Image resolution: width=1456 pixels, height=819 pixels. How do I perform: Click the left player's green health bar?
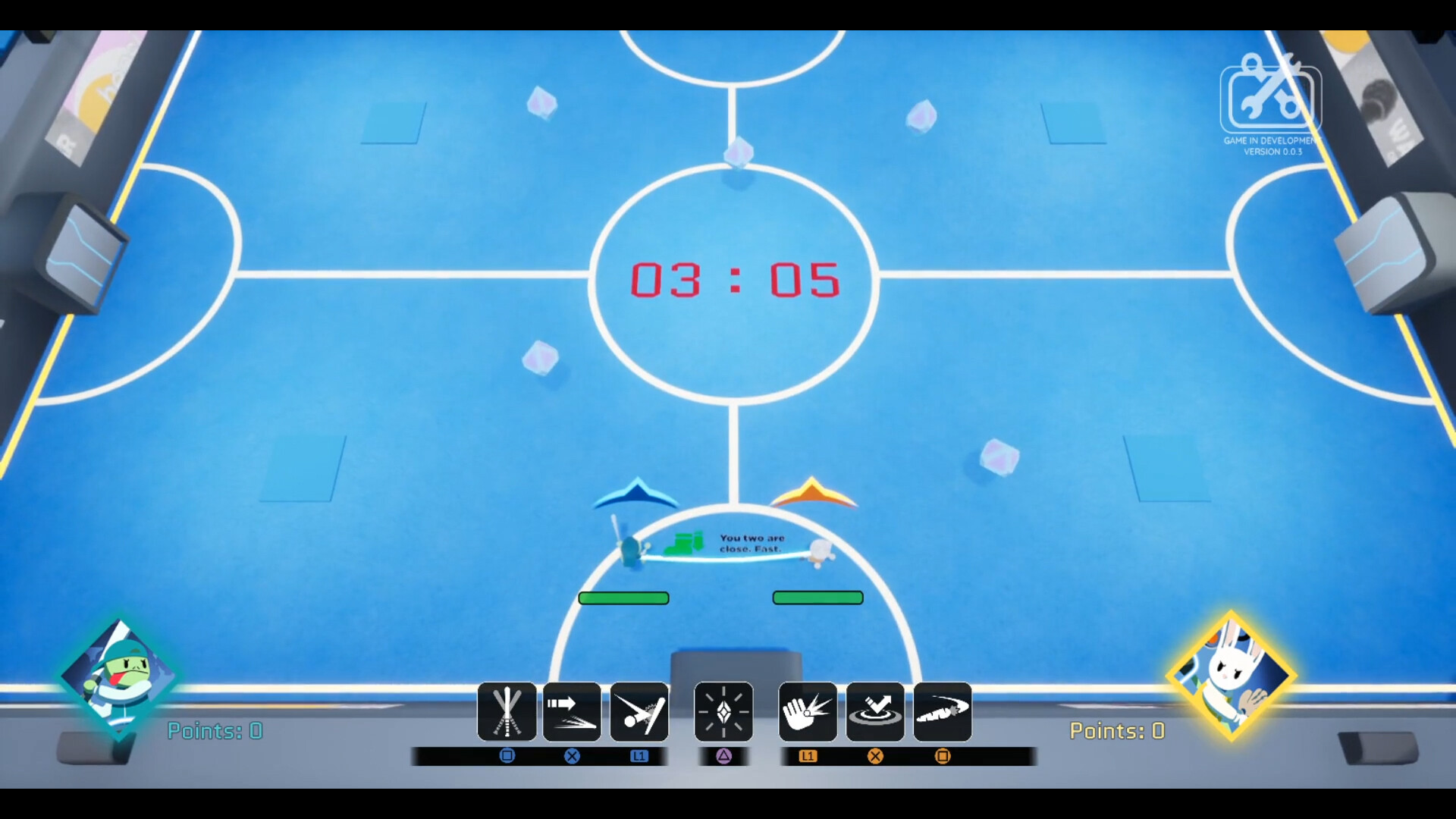click(x=623, y=598)
